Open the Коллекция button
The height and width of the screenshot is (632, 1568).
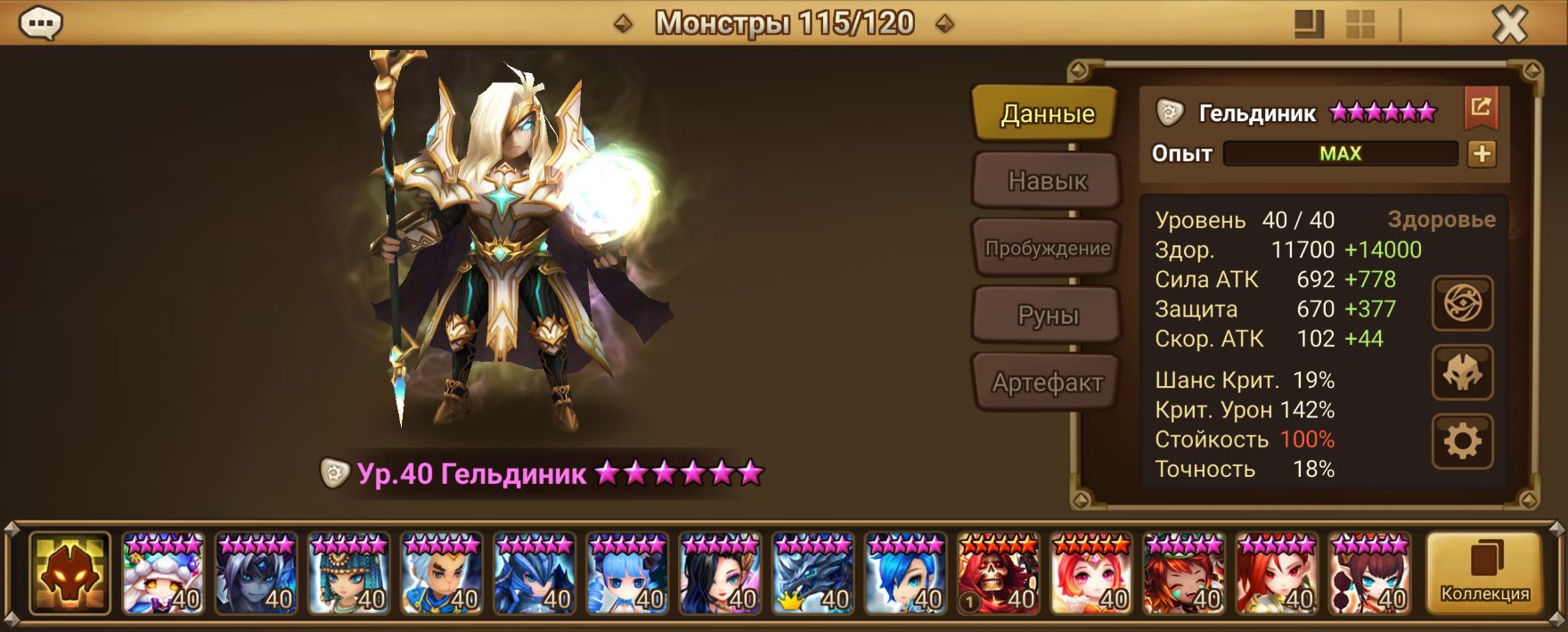click(1484, 574)
